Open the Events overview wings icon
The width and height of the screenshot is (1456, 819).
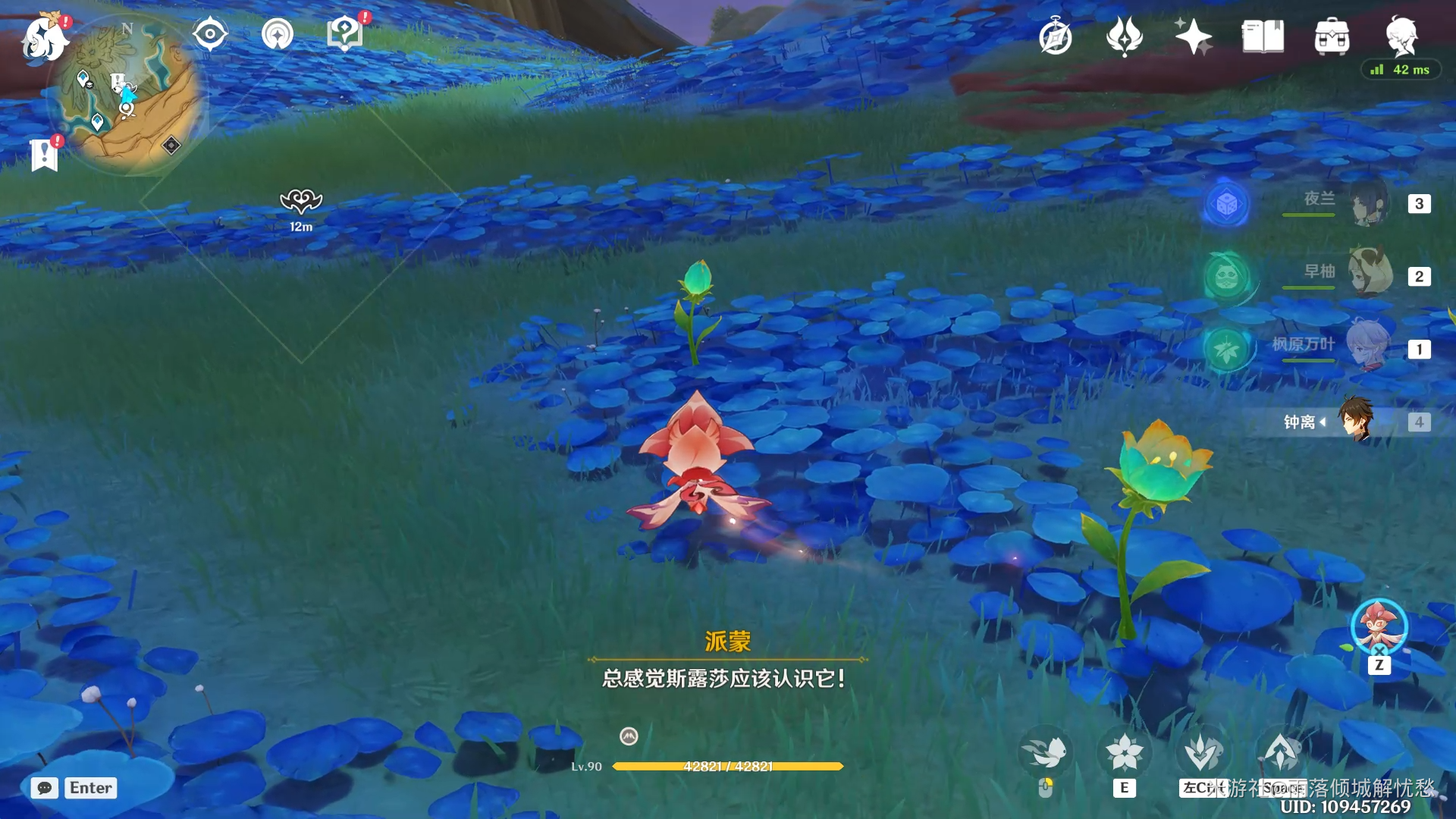[1125, 36]
